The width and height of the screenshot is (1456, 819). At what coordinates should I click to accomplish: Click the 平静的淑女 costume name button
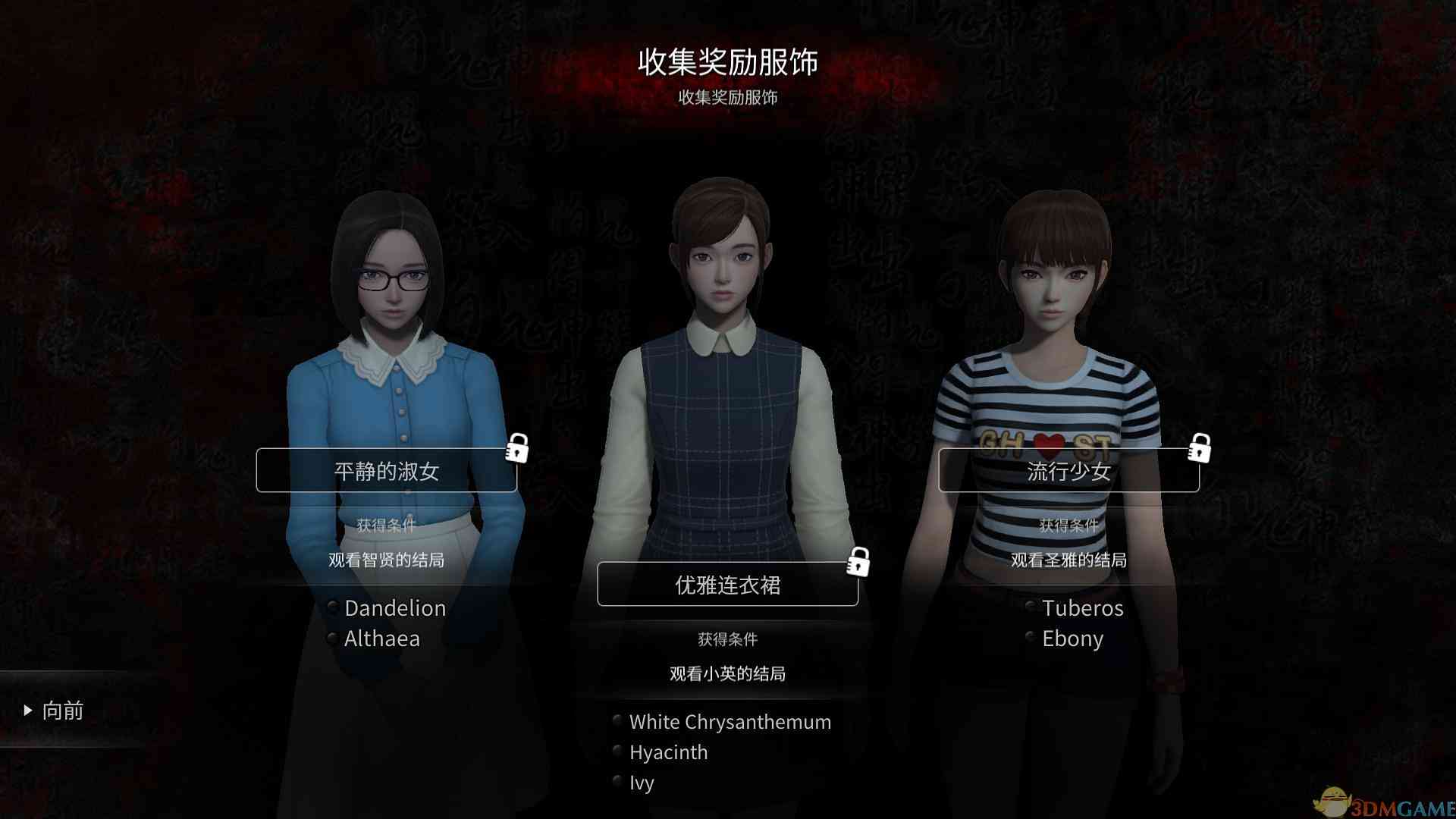(388, 470)
